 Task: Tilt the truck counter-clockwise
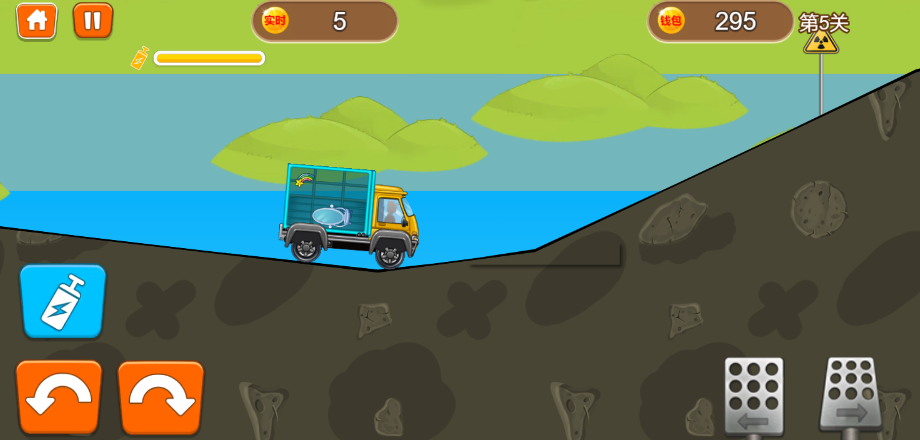(59, 396)
